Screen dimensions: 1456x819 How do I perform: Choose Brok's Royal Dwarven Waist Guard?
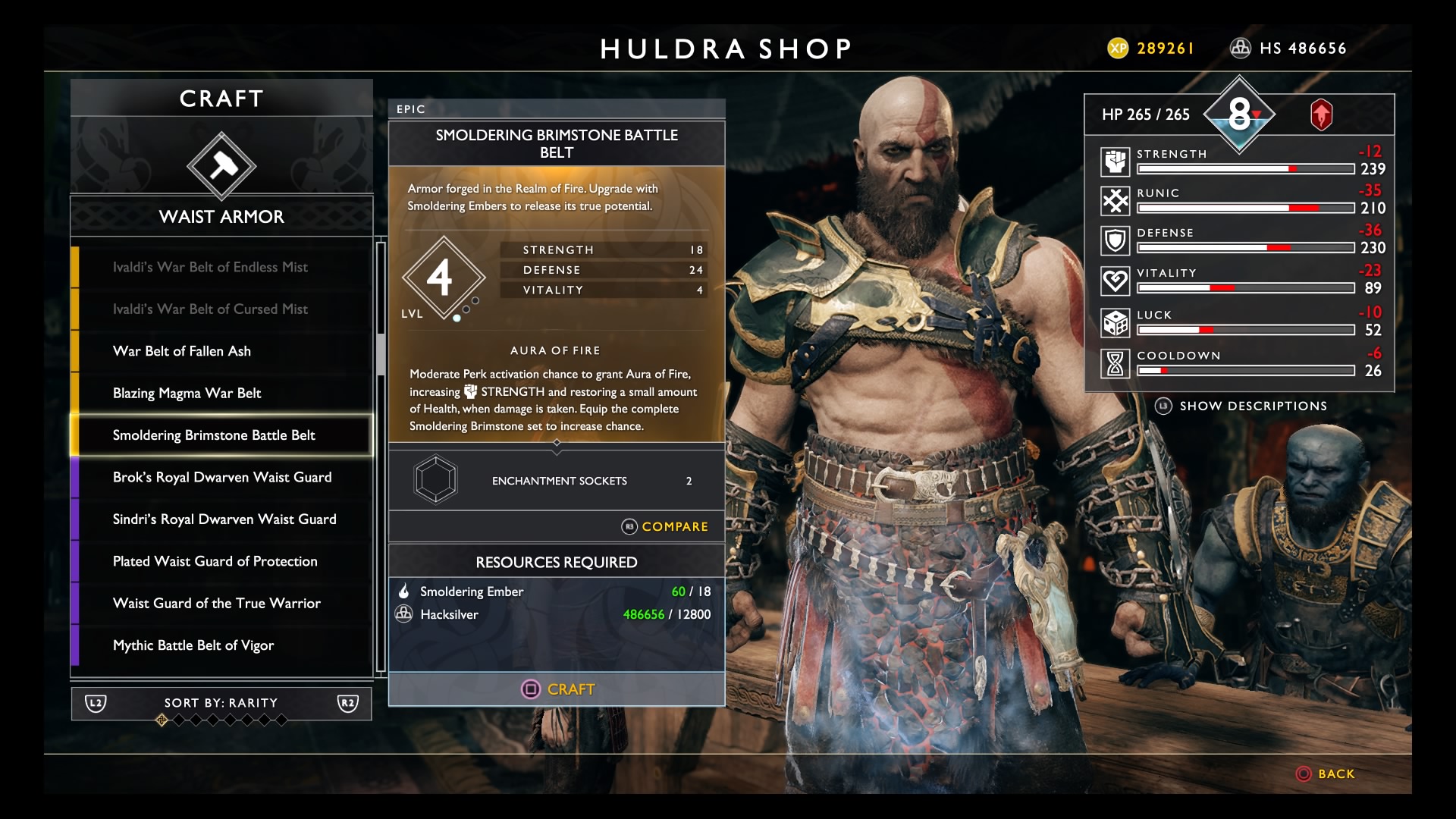[222, 477]
